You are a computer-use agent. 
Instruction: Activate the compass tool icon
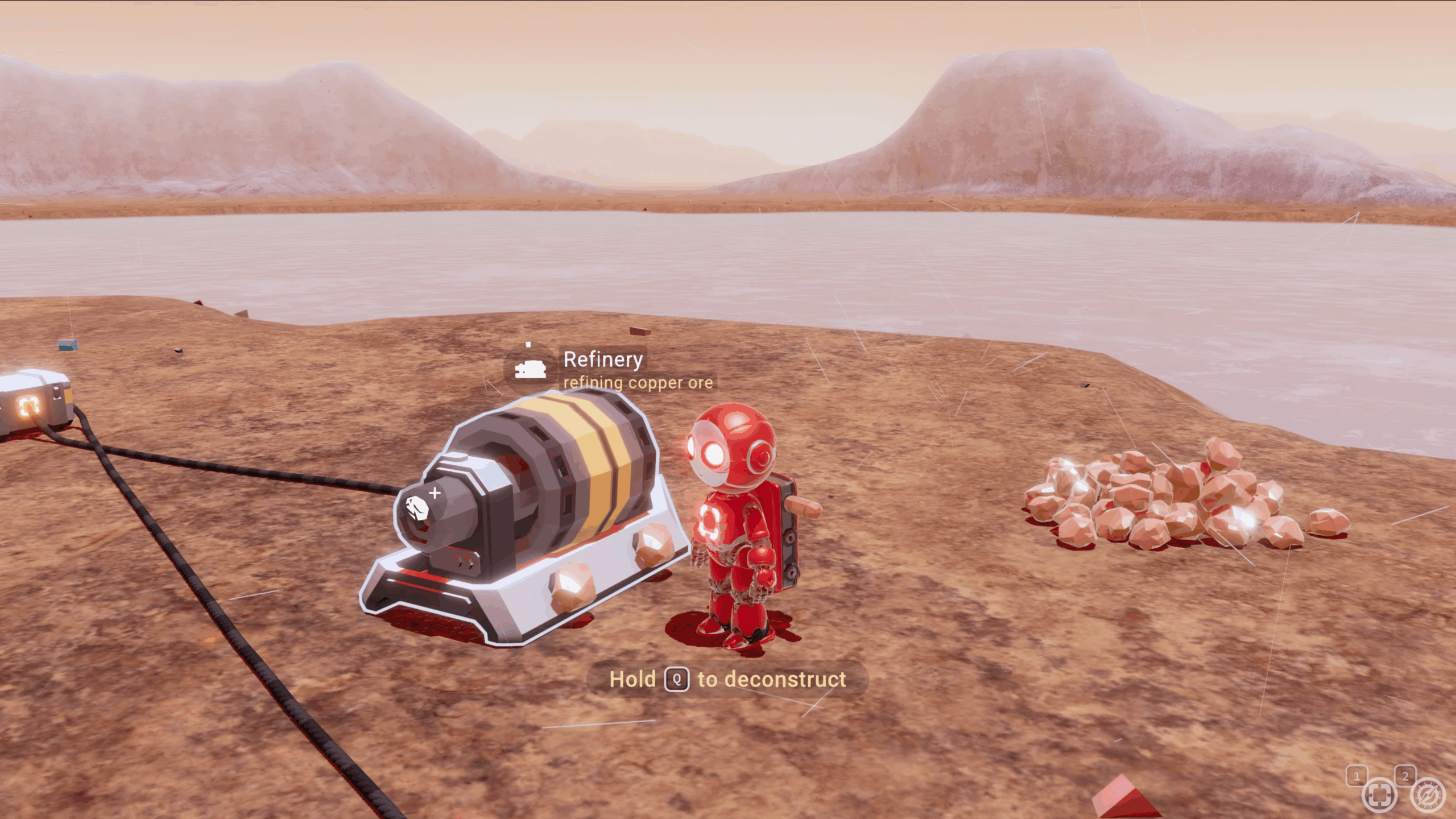(x=1428, y=796)
